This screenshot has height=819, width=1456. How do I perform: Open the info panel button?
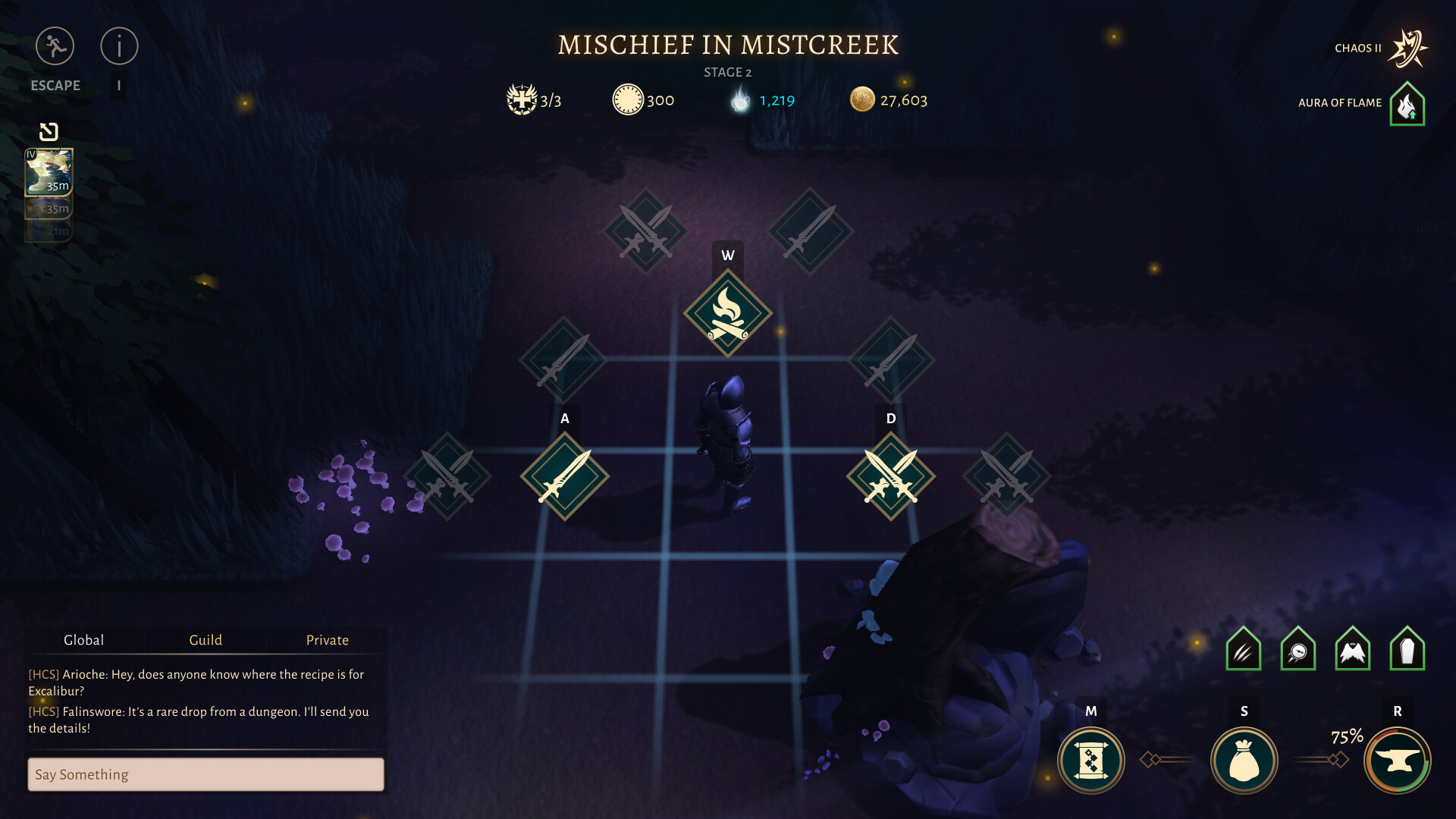(x=119, y=46)
